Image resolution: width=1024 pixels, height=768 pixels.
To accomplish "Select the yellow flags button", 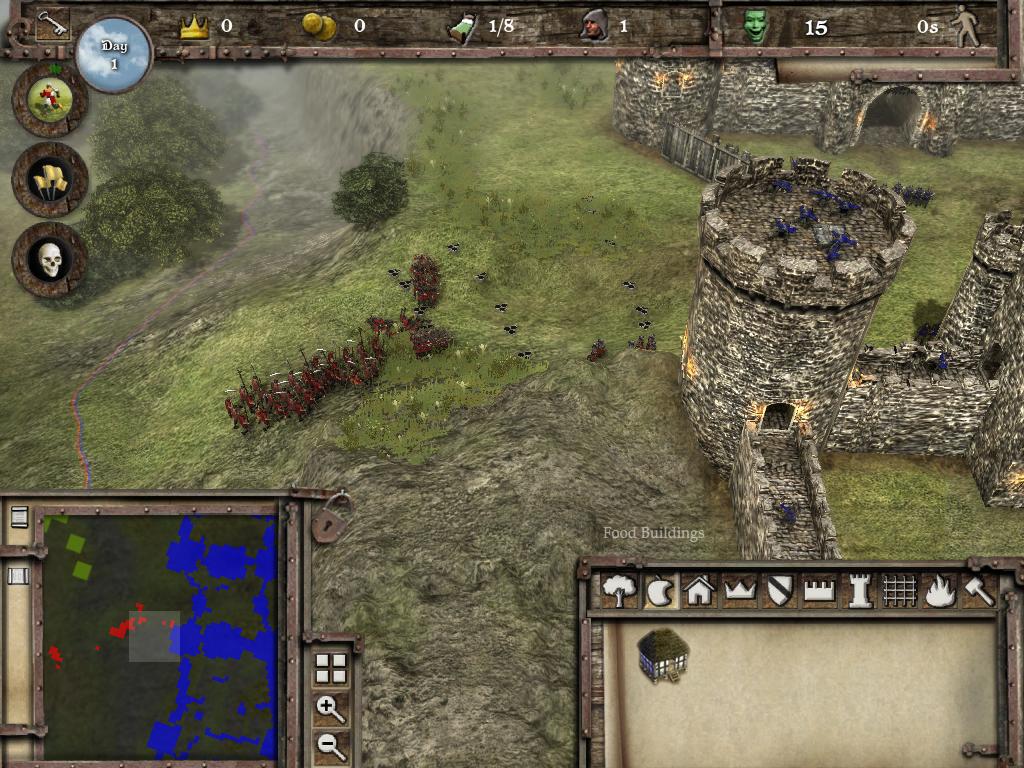I will 49,179.
